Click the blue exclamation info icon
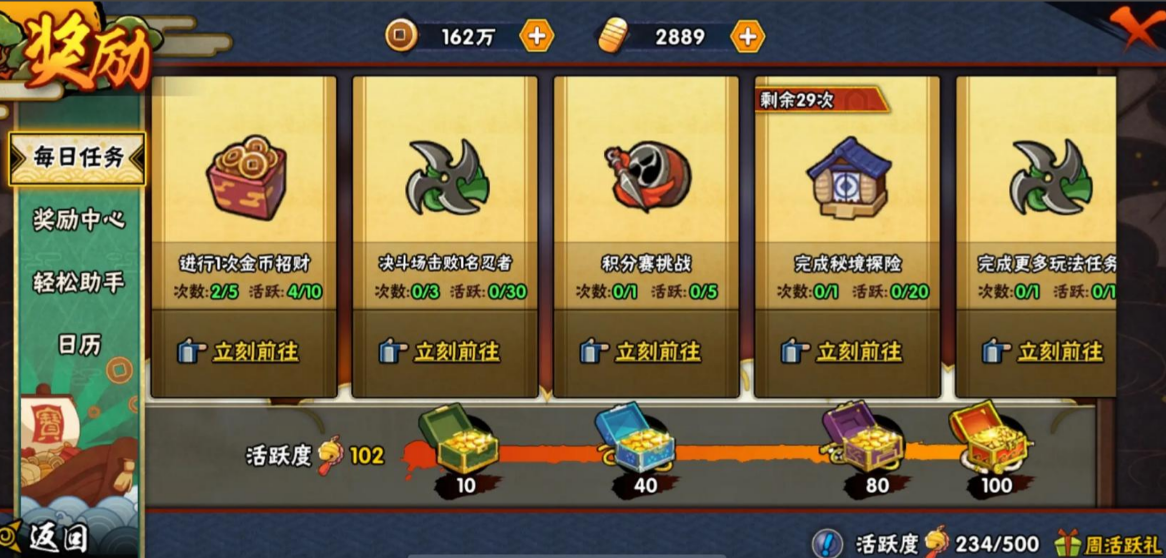Viewport: 1166px width, 558px height. tap(828, 543)
